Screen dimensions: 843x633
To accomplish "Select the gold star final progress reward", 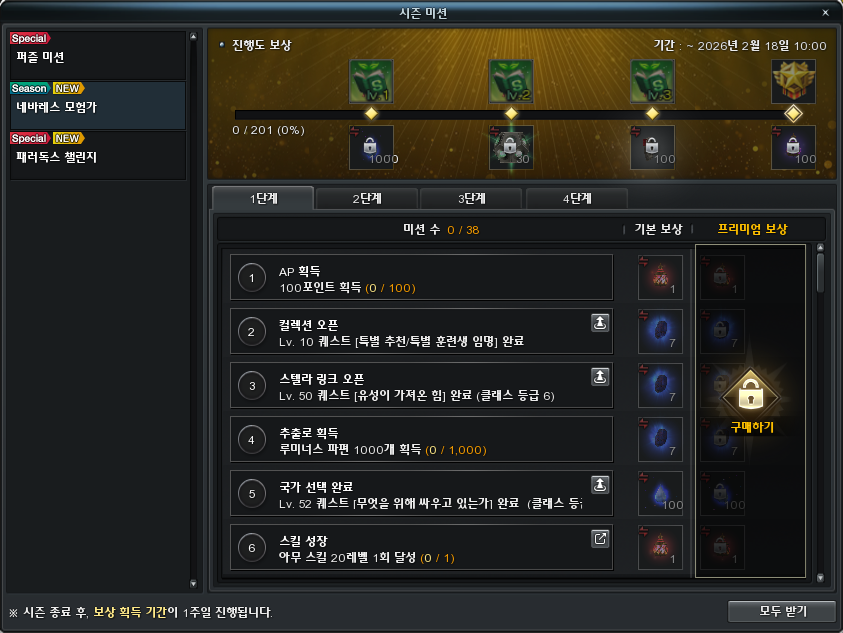I will [793, 81].
